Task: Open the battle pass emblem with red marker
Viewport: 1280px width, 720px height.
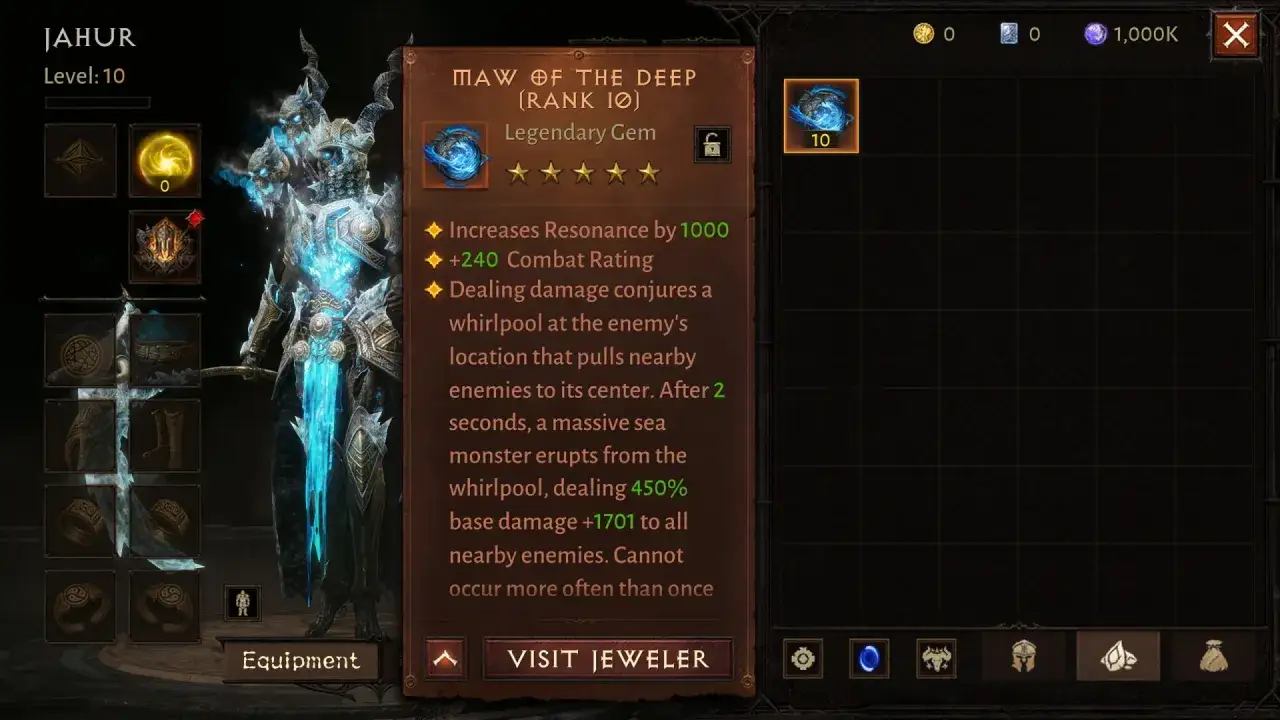Action: 165,245
